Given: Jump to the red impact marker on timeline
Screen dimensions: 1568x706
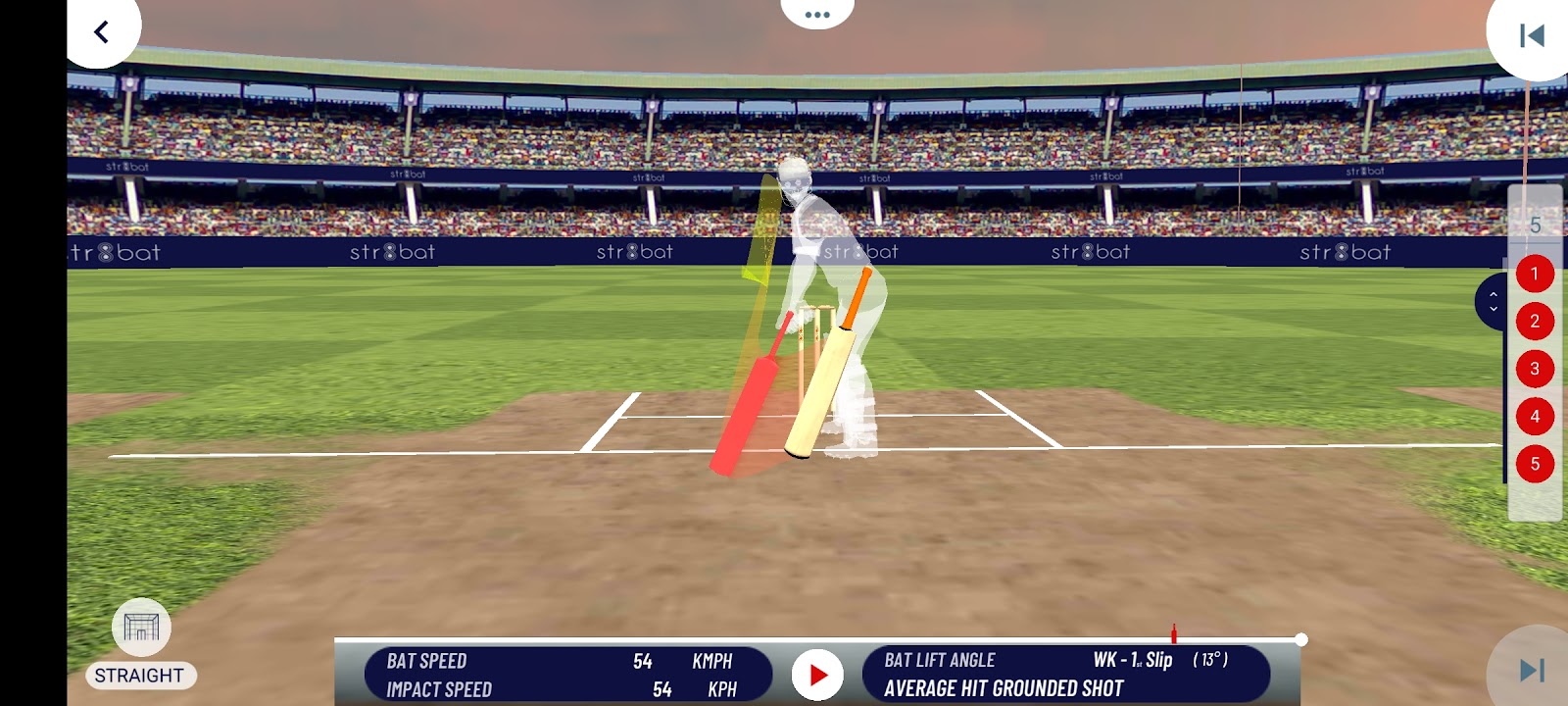Looking at the screenshot, I should [1173, 635].
